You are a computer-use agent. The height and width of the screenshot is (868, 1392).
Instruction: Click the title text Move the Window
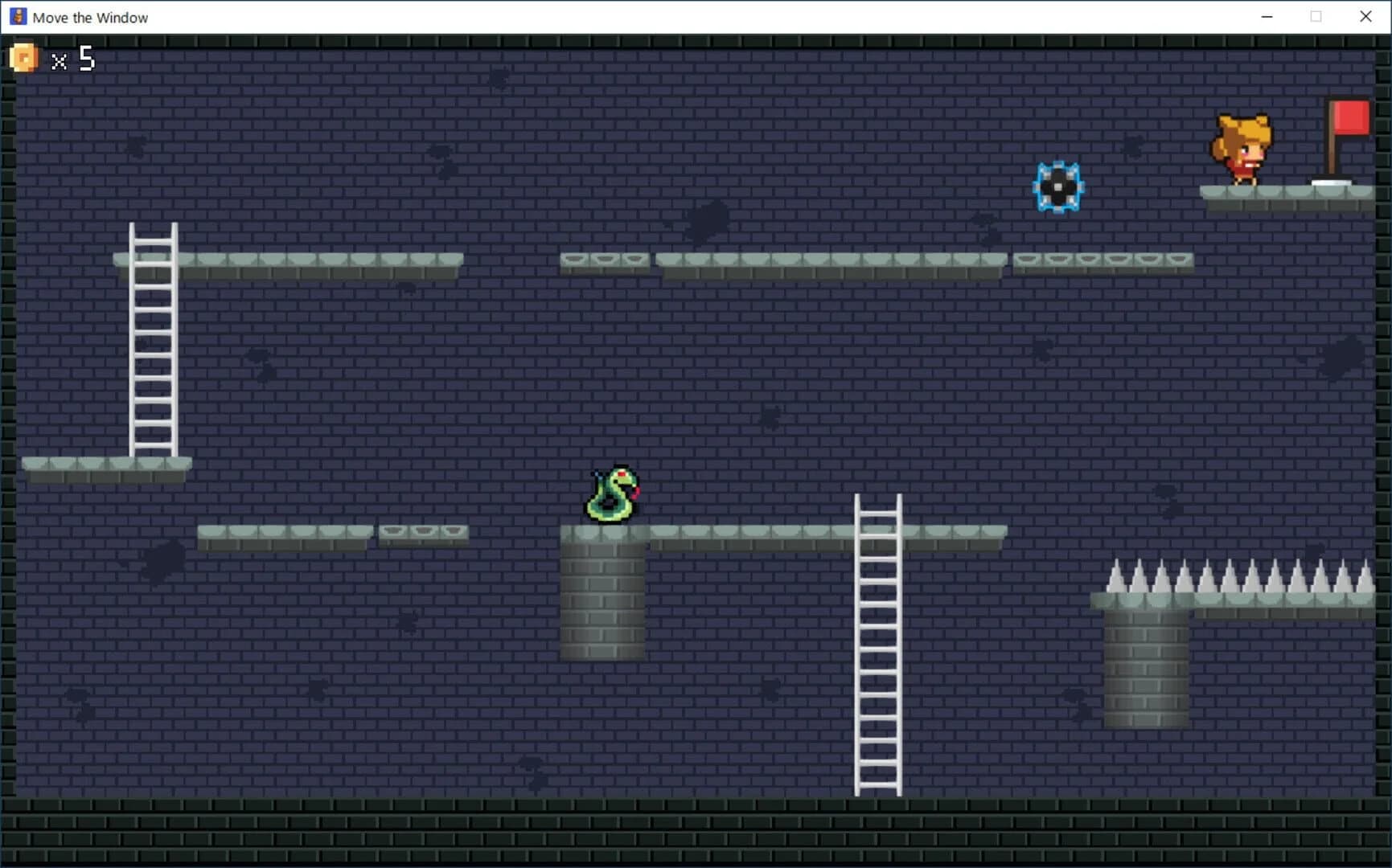pos(90,16)
